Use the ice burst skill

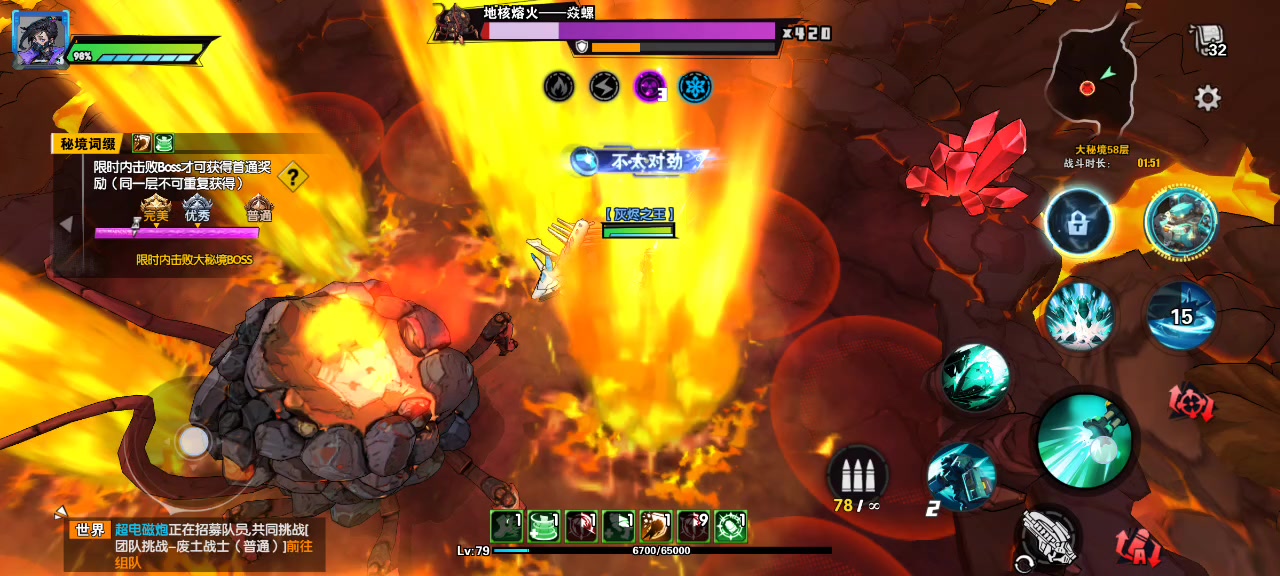click(1080, 314)
